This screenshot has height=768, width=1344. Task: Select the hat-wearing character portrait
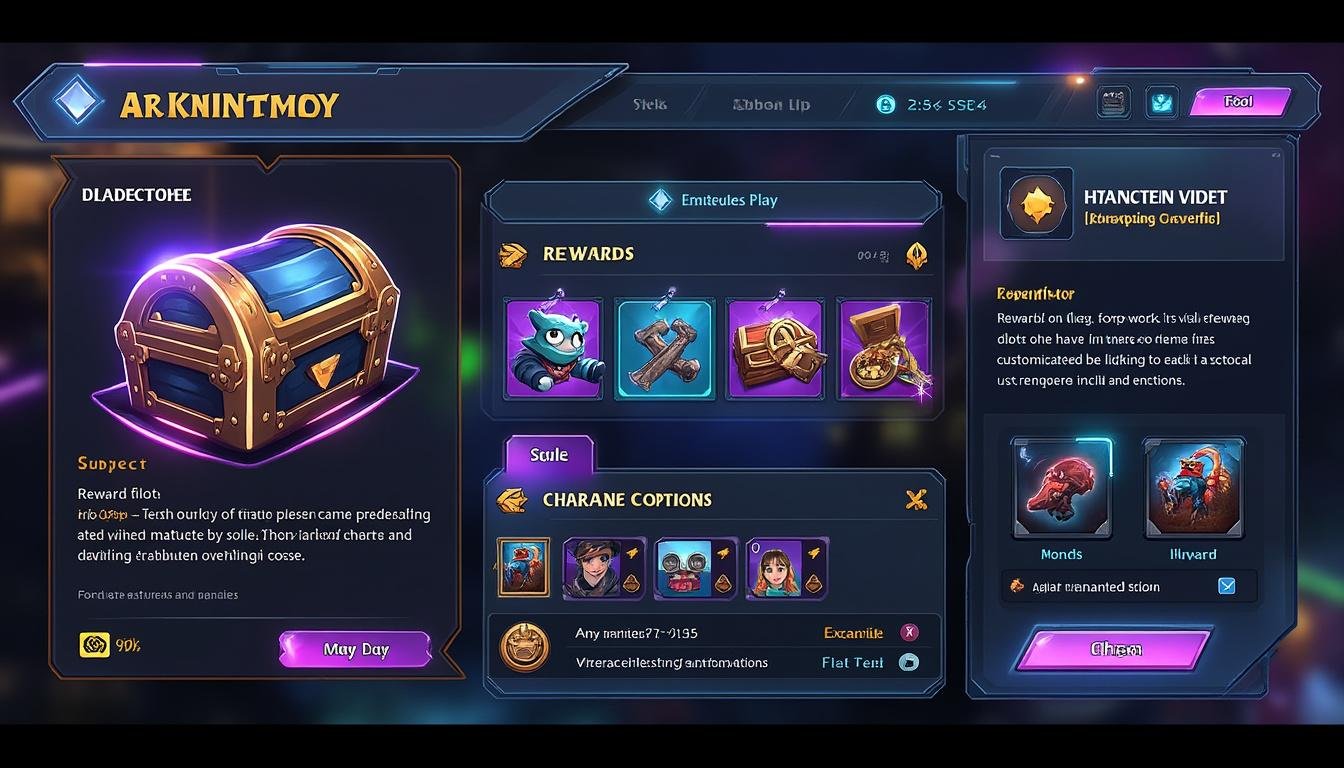pyautogui.click(x=604, y=568)
